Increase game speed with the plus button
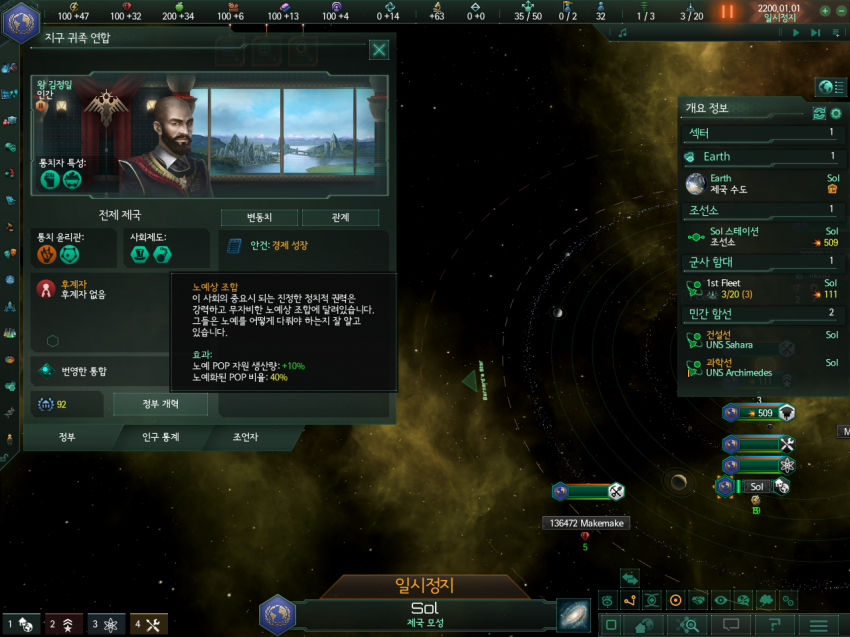850x637 pixels. 824,11
